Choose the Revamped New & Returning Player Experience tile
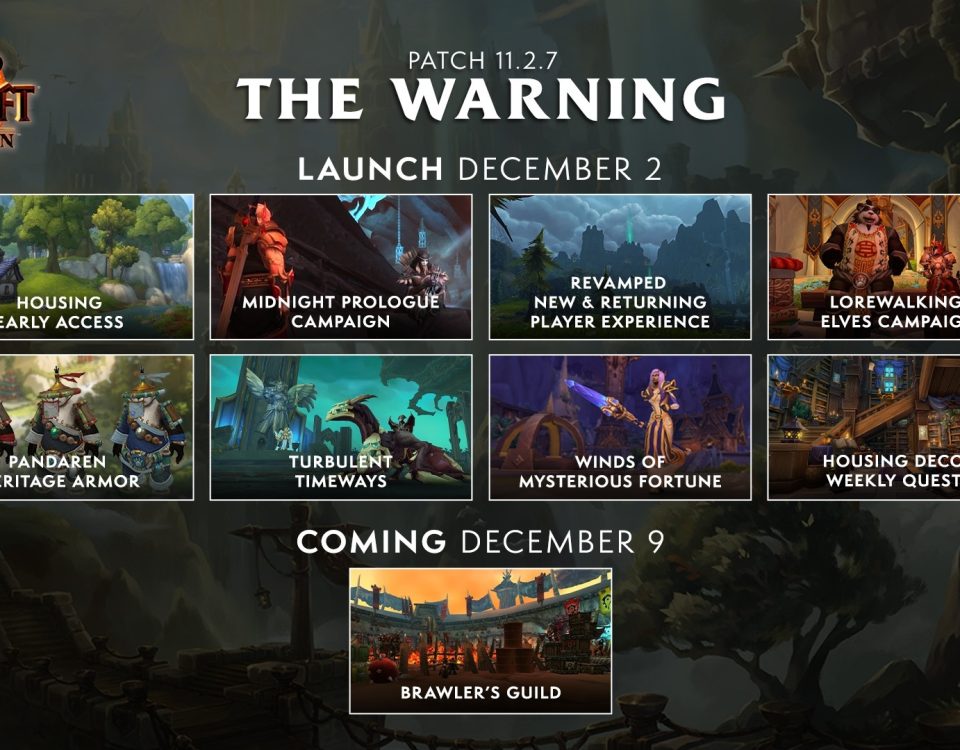Viewport: 960px width, 750px height. (x=620, y=267)
